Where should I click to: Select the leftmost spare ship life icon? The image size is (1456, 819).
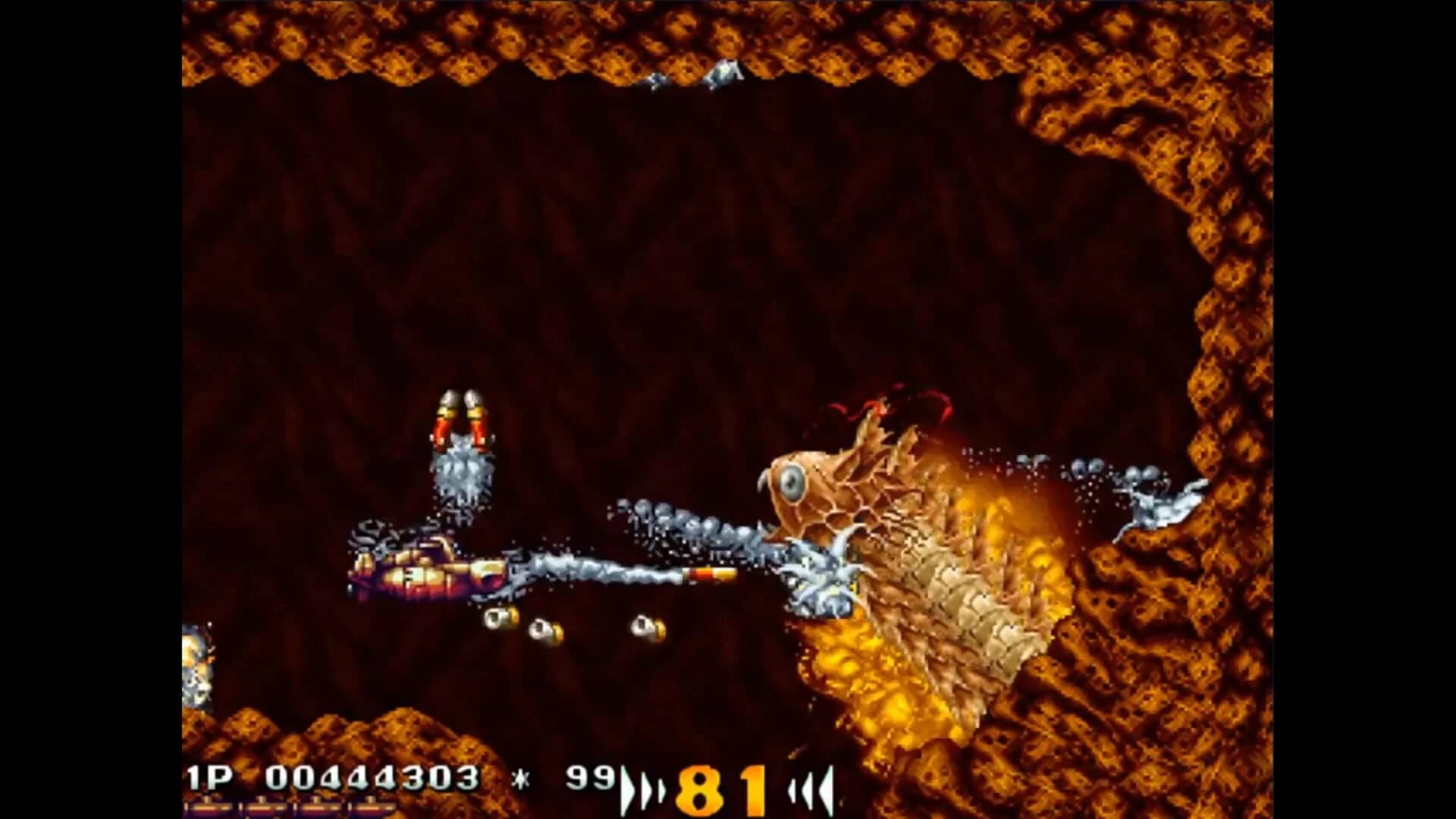[209, 806]
